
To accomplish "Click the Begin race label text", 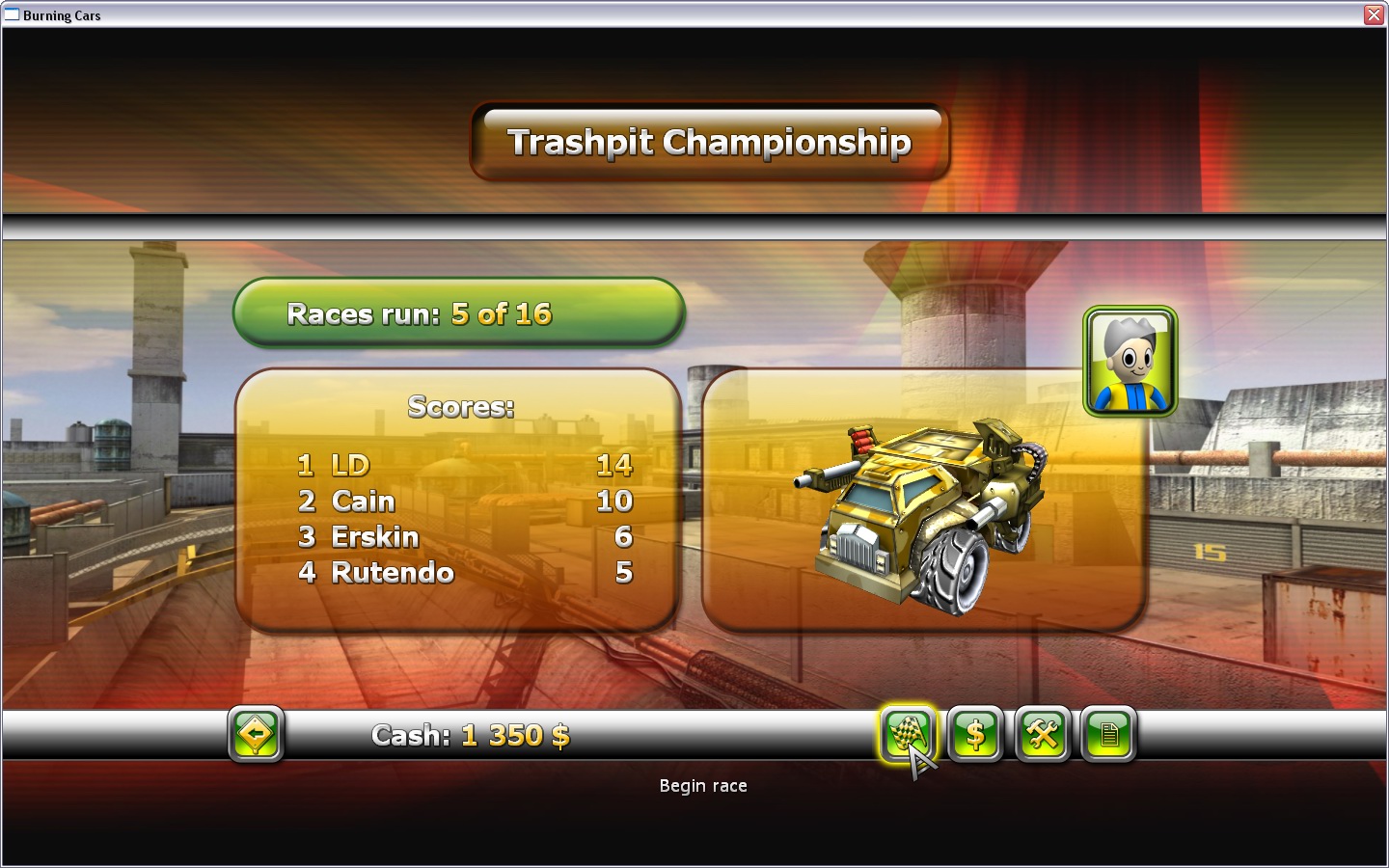I will (703, 786).
